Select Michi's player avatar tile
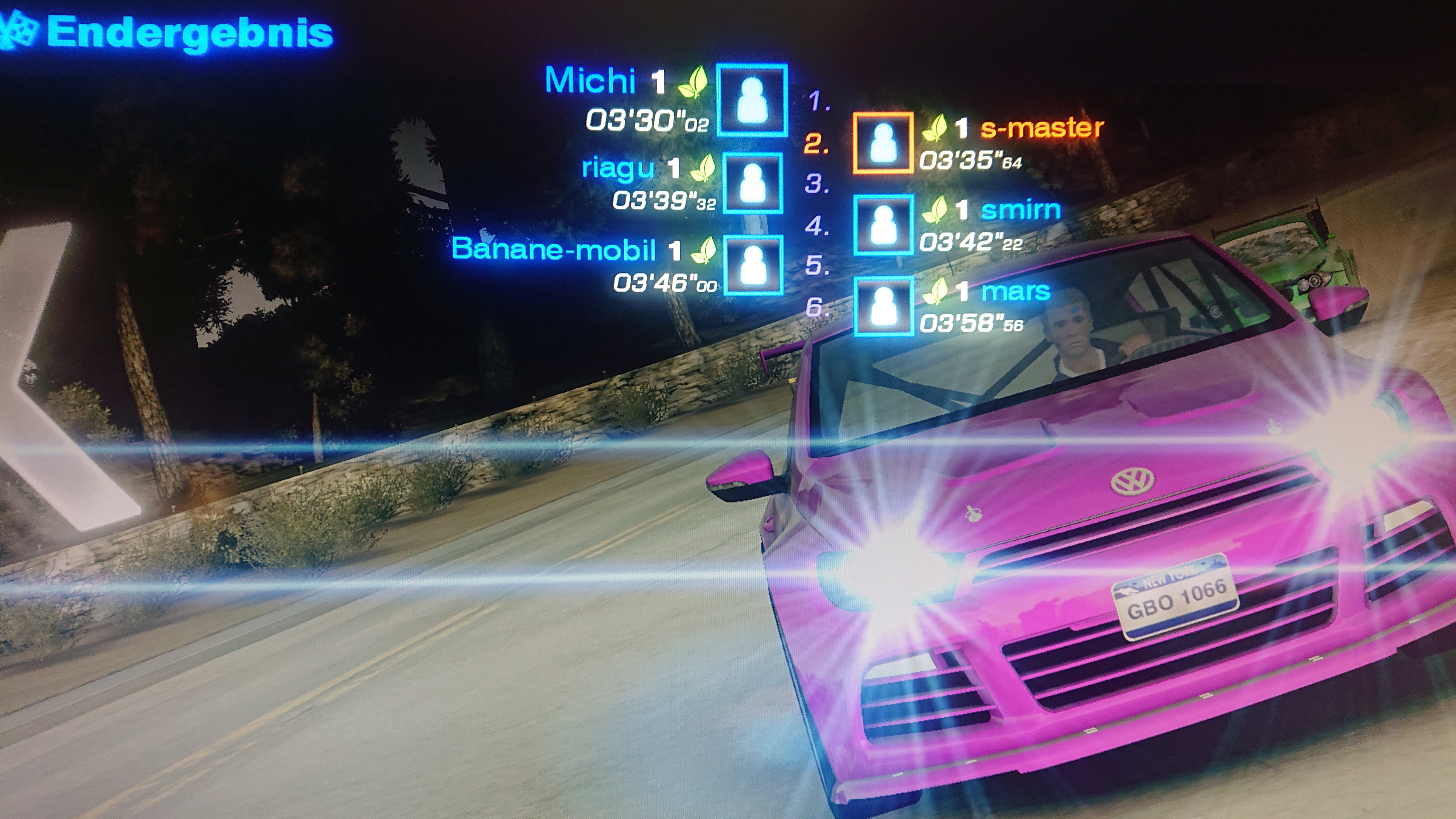 [752, 100]
